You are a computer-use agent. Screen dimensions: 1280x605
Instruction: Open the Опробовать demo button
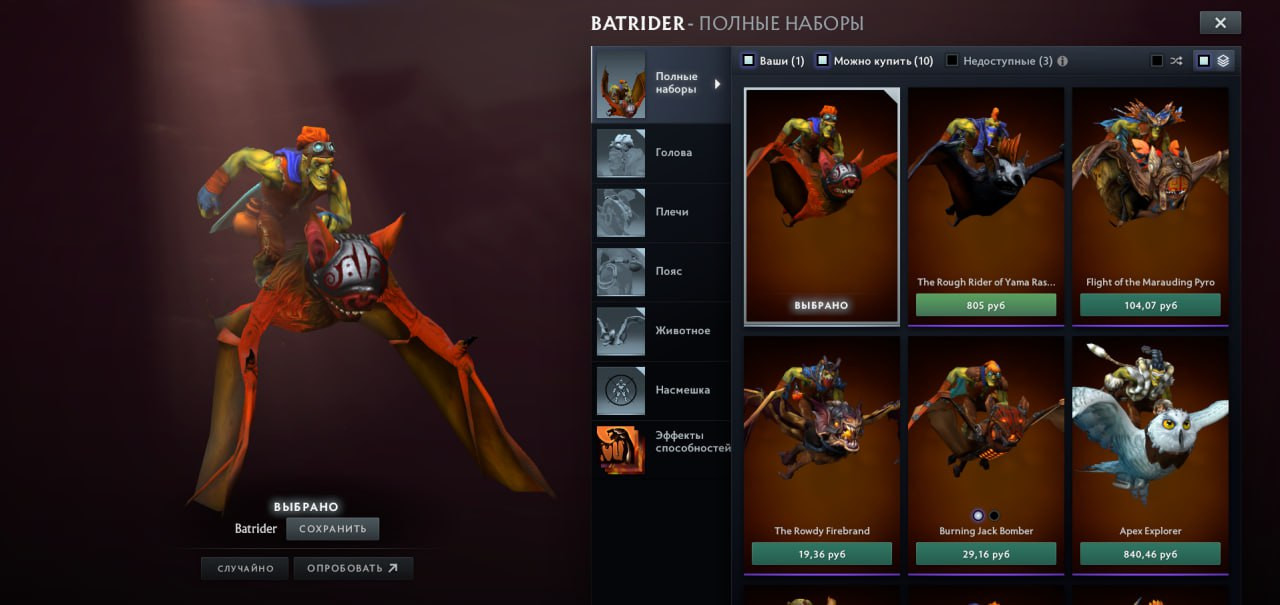point(352,569)
